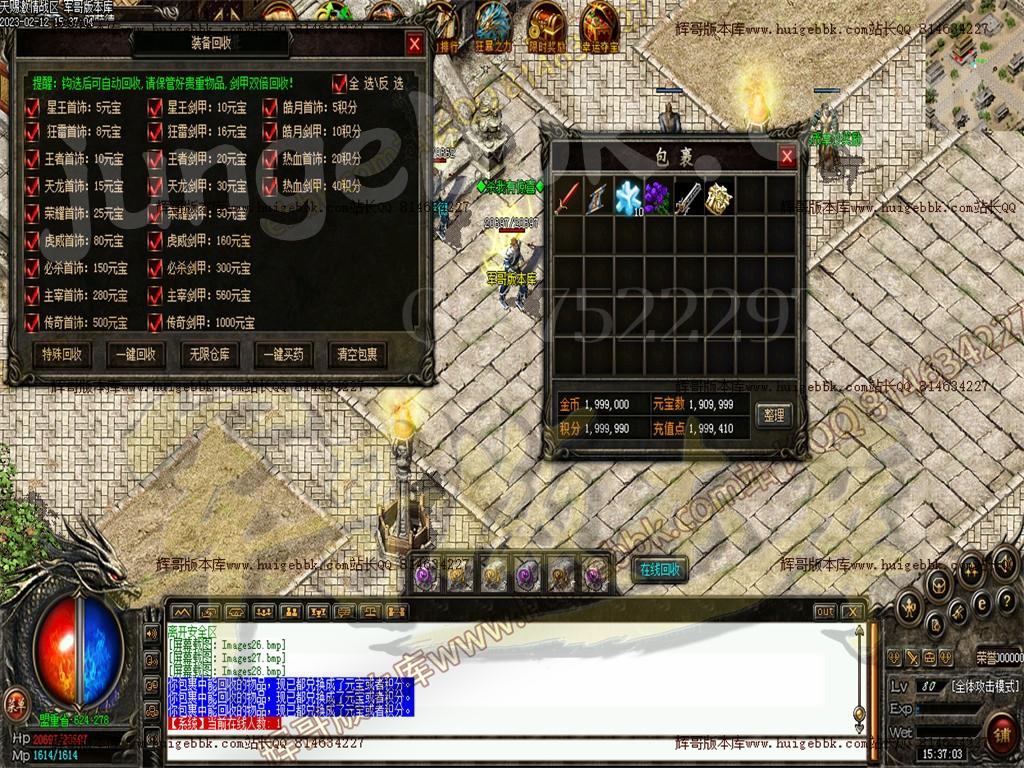This screenshot has width=1024, height=768.
Task: Toggle the 热血剑甲 40积分 checkbox
Action: (271, 185)
